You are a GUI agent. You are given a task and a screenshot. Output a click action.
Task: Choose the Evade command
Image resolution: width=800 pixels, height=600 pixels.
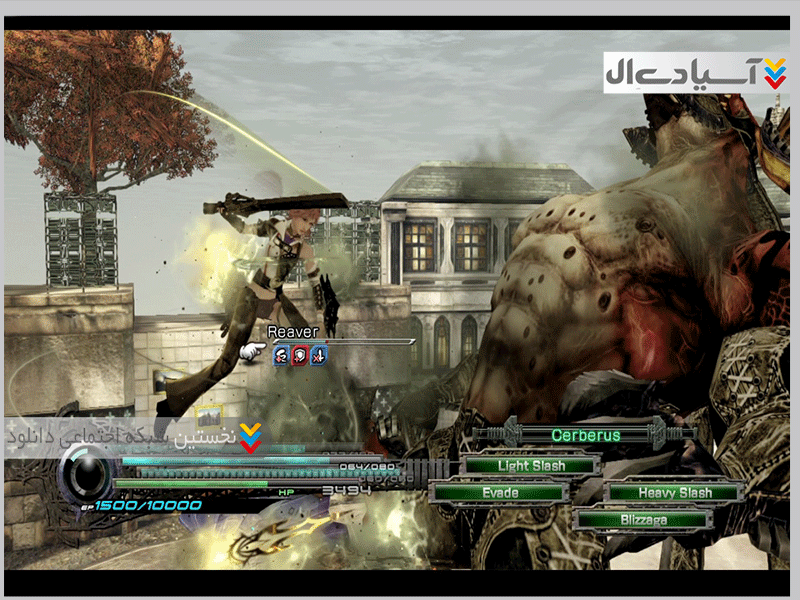pyautogui.click(x=500, y=492)
